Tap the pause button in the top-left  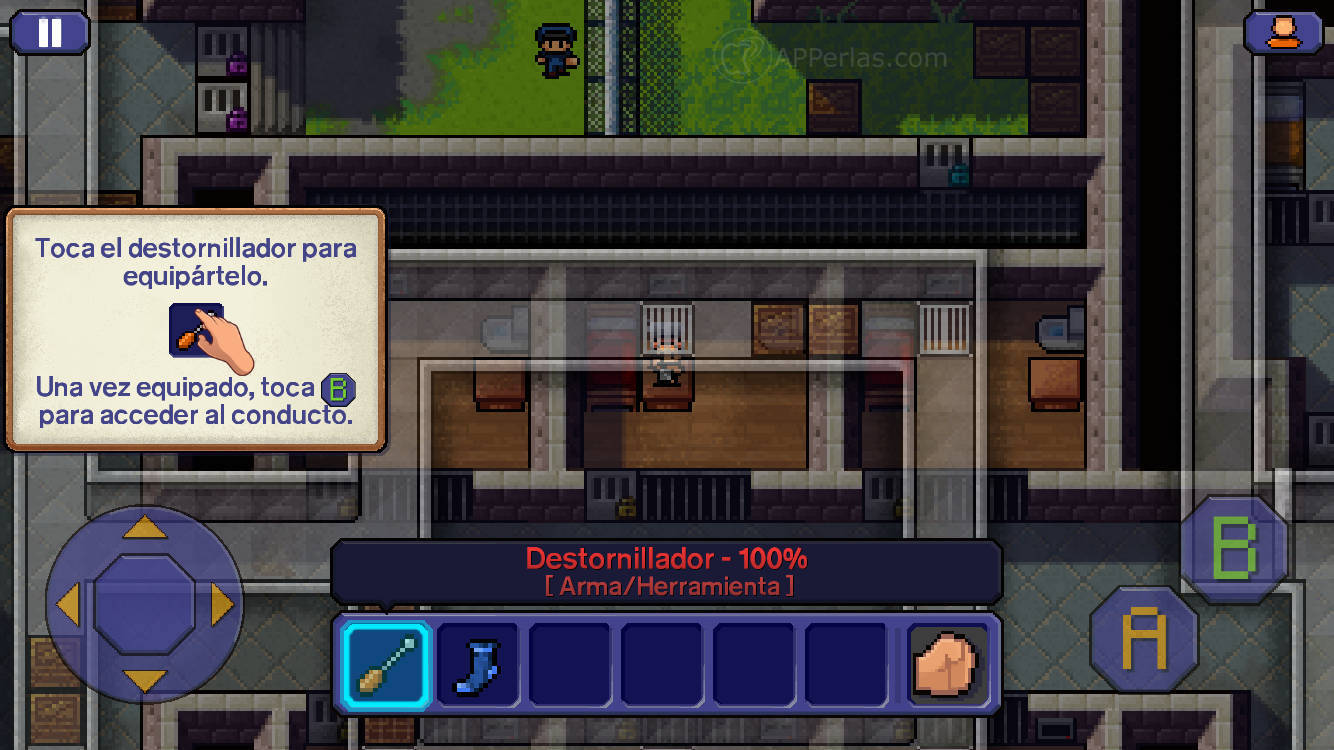[50, 32]
